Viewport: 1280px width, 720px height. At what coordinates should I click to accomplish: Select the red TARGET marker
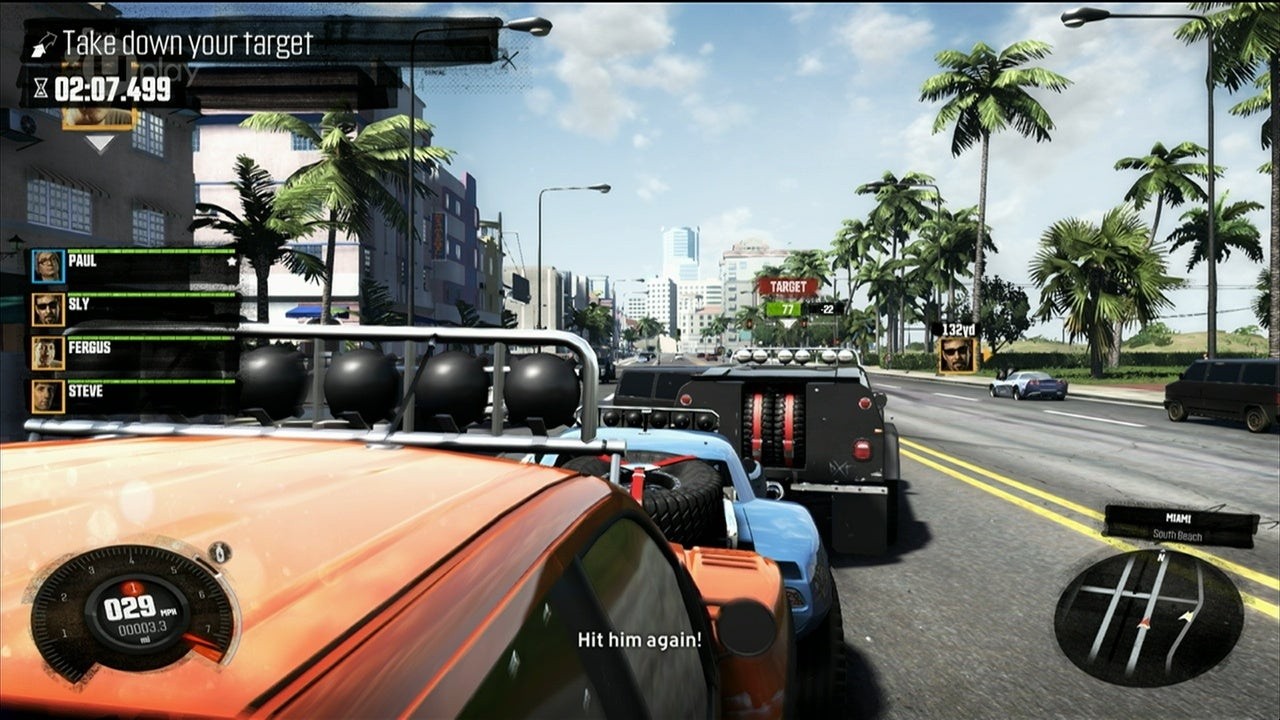[787, 287]
